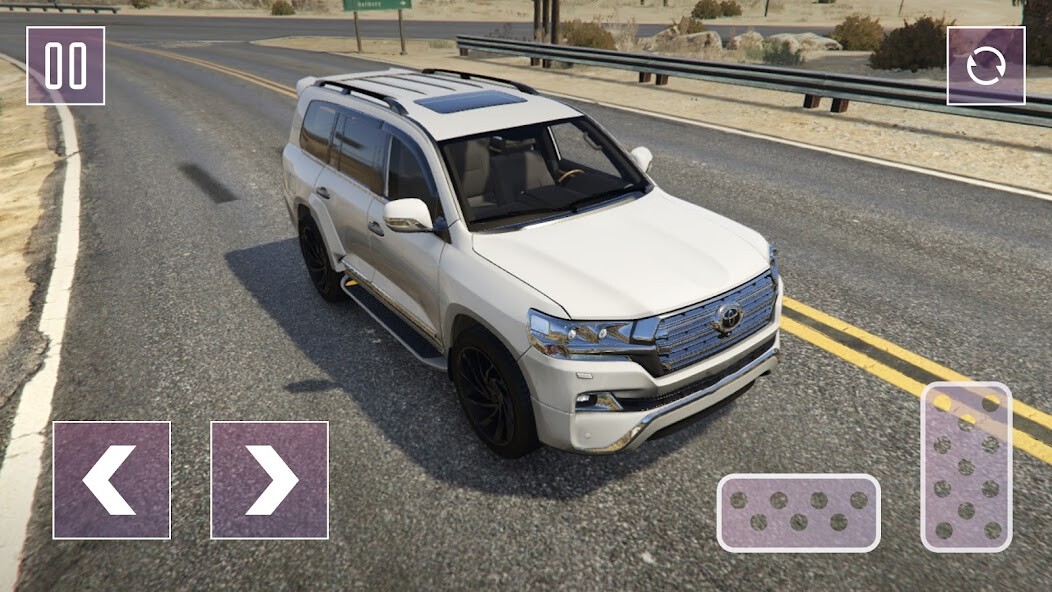Hit the wide brake pedal

coord(798,512)
